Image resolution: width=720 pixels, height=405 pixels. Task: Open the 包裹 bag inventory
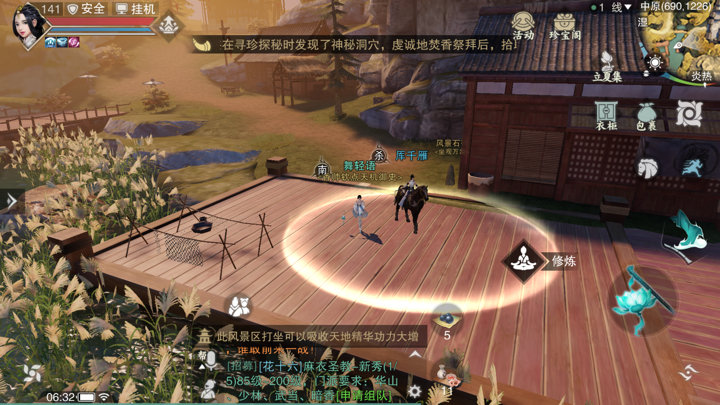tap(646, 117)
